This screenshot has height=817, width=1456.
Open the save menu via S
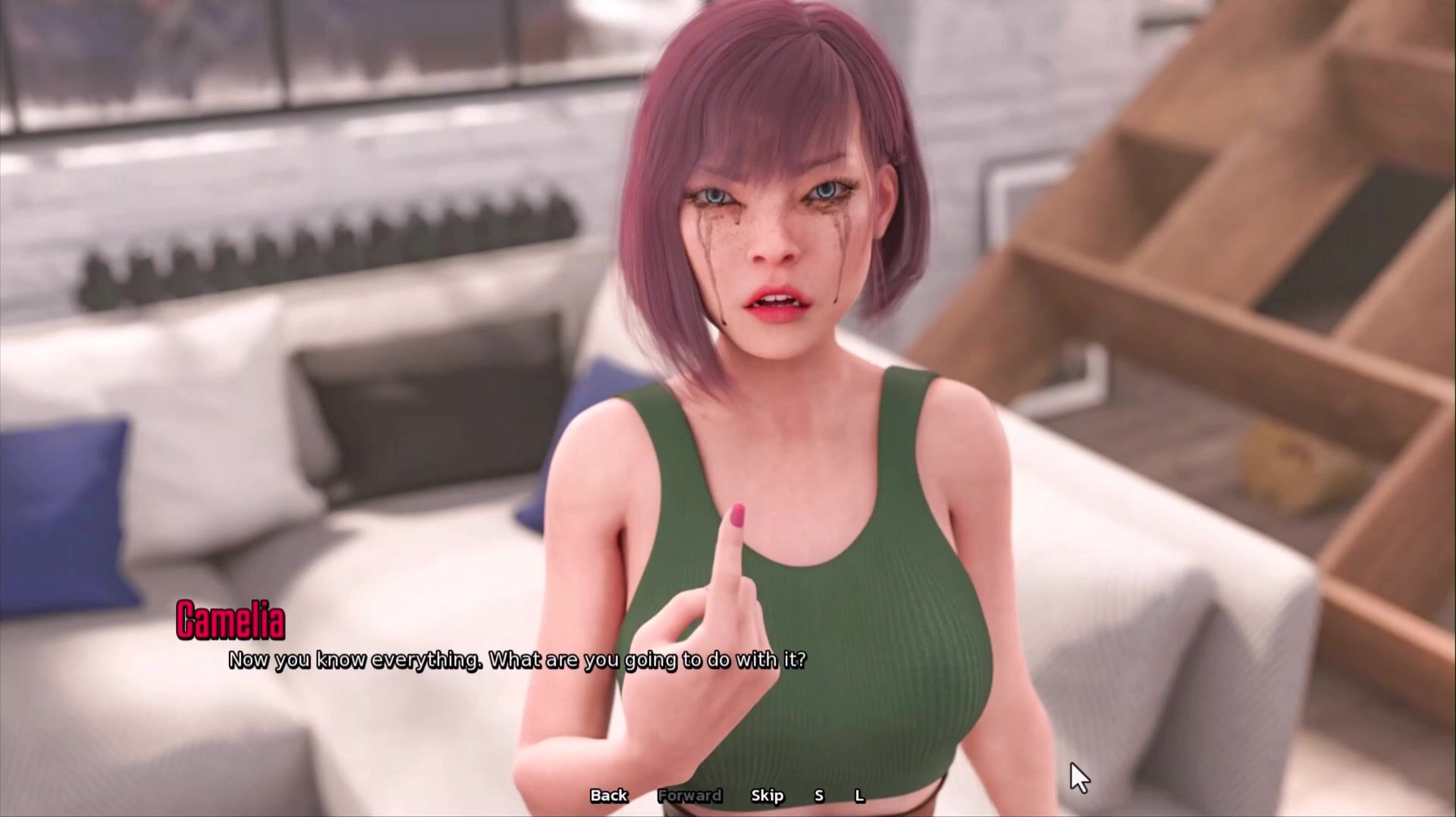click(x=819, y=795)
